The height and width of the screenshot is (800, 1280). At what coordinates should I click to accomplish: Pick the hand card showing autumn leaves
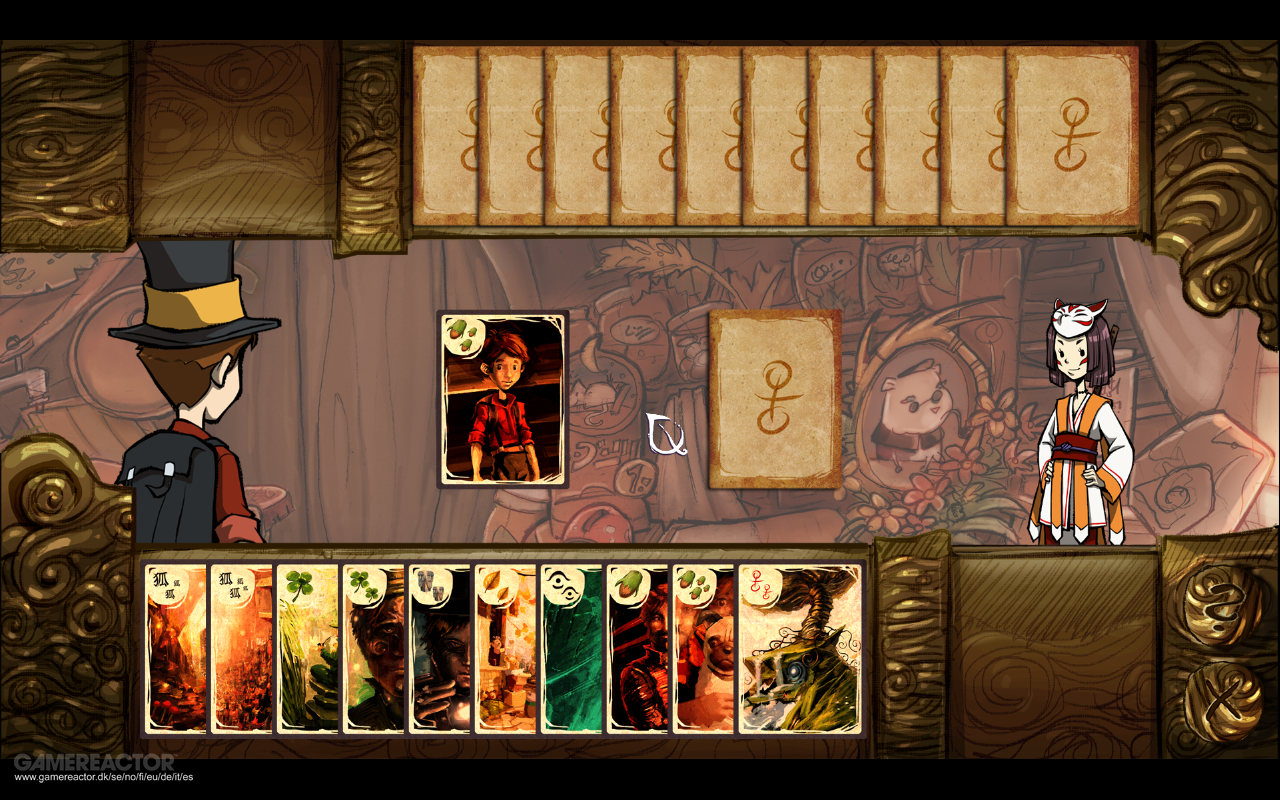coord(505,650)
